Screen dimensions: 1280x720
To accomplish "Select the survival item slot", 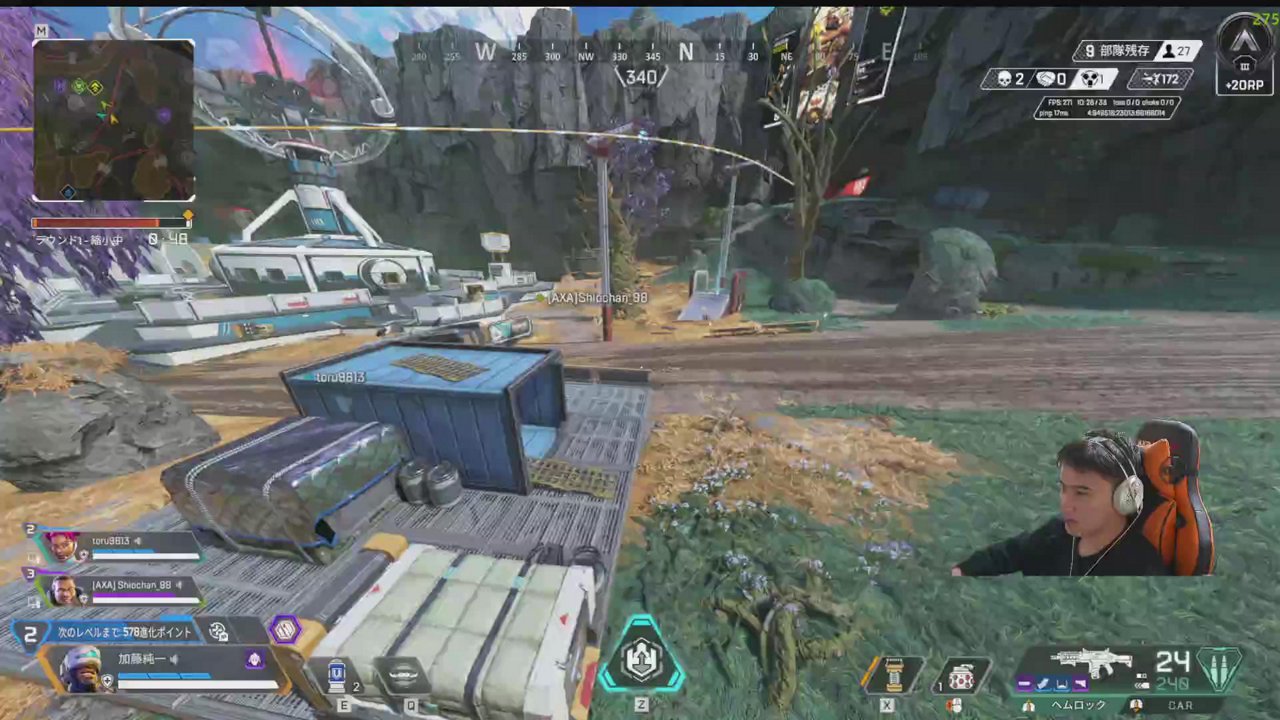I will (x=962, y=676).
